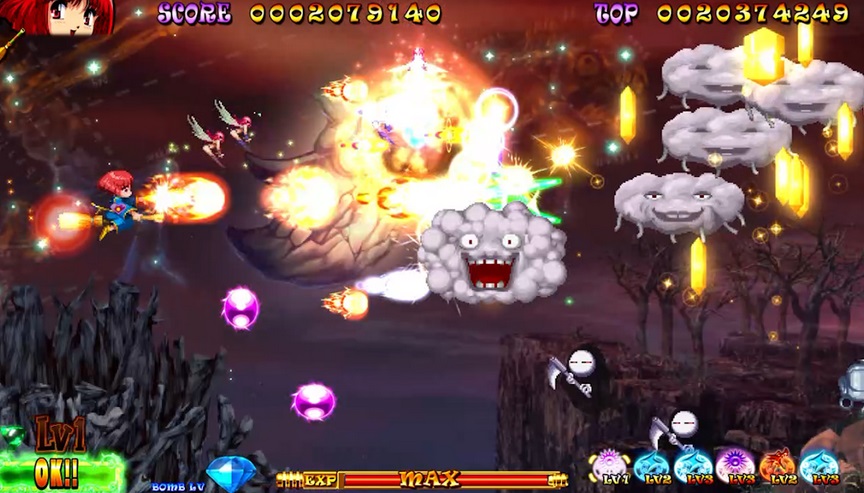Viewport: 864px width, 493px height.
Task: Choose the orange dragon LV2 familiar icon
Action: pos(777,465)
